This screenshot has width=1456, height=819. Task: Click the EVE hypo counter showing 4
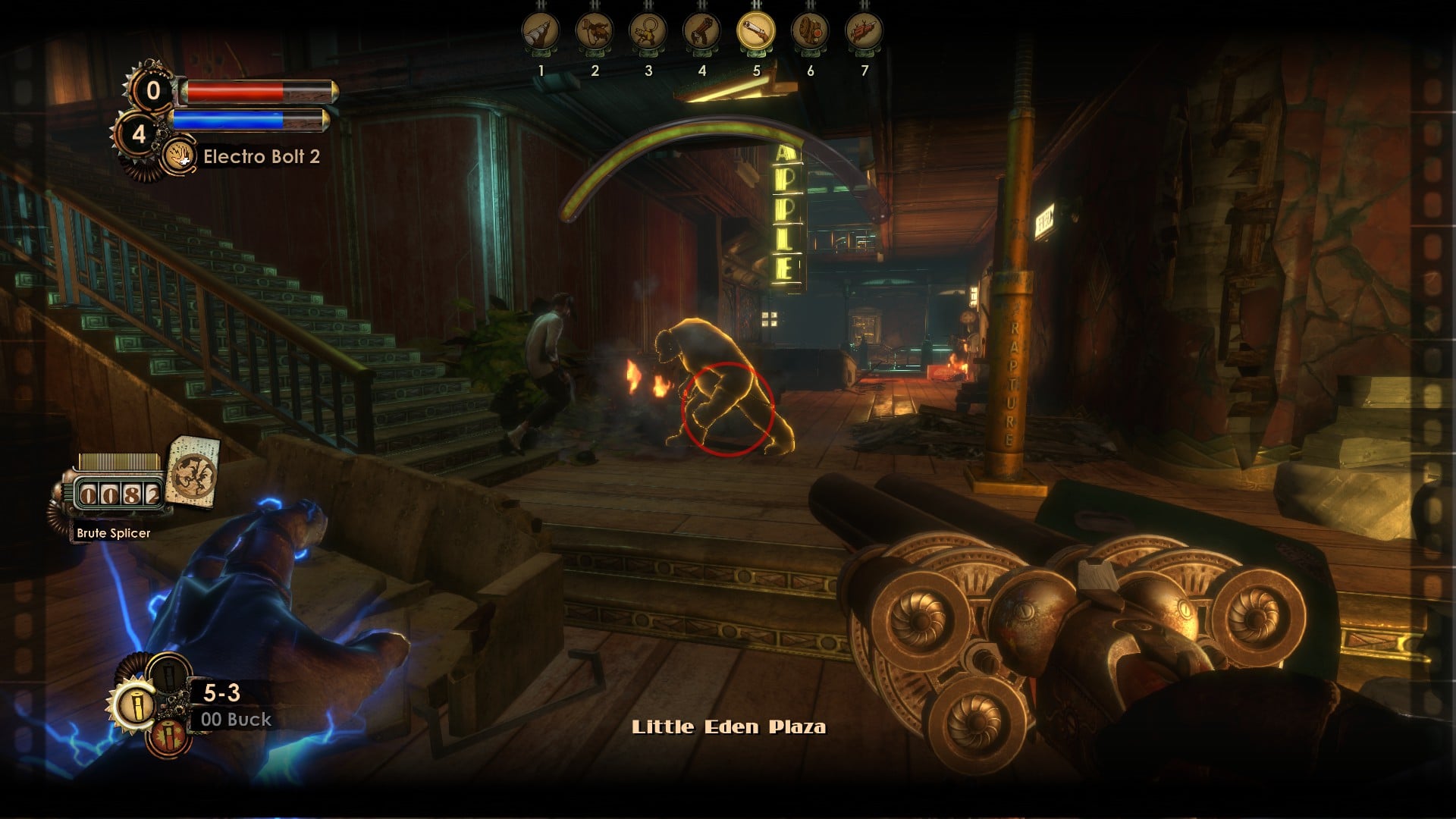tap(140, 135)
